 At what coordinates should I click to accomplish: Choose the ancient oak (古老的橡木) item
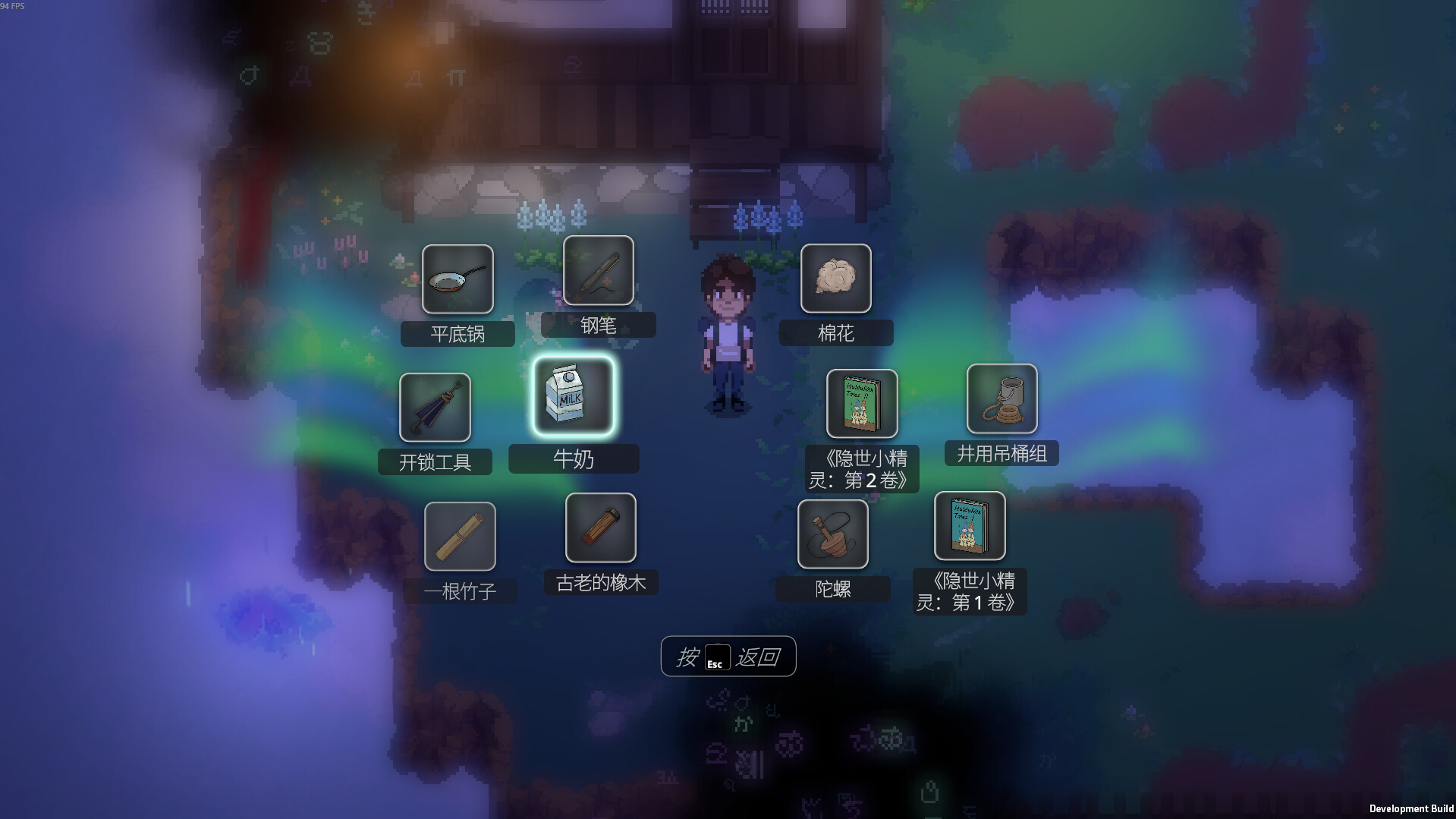600,528
